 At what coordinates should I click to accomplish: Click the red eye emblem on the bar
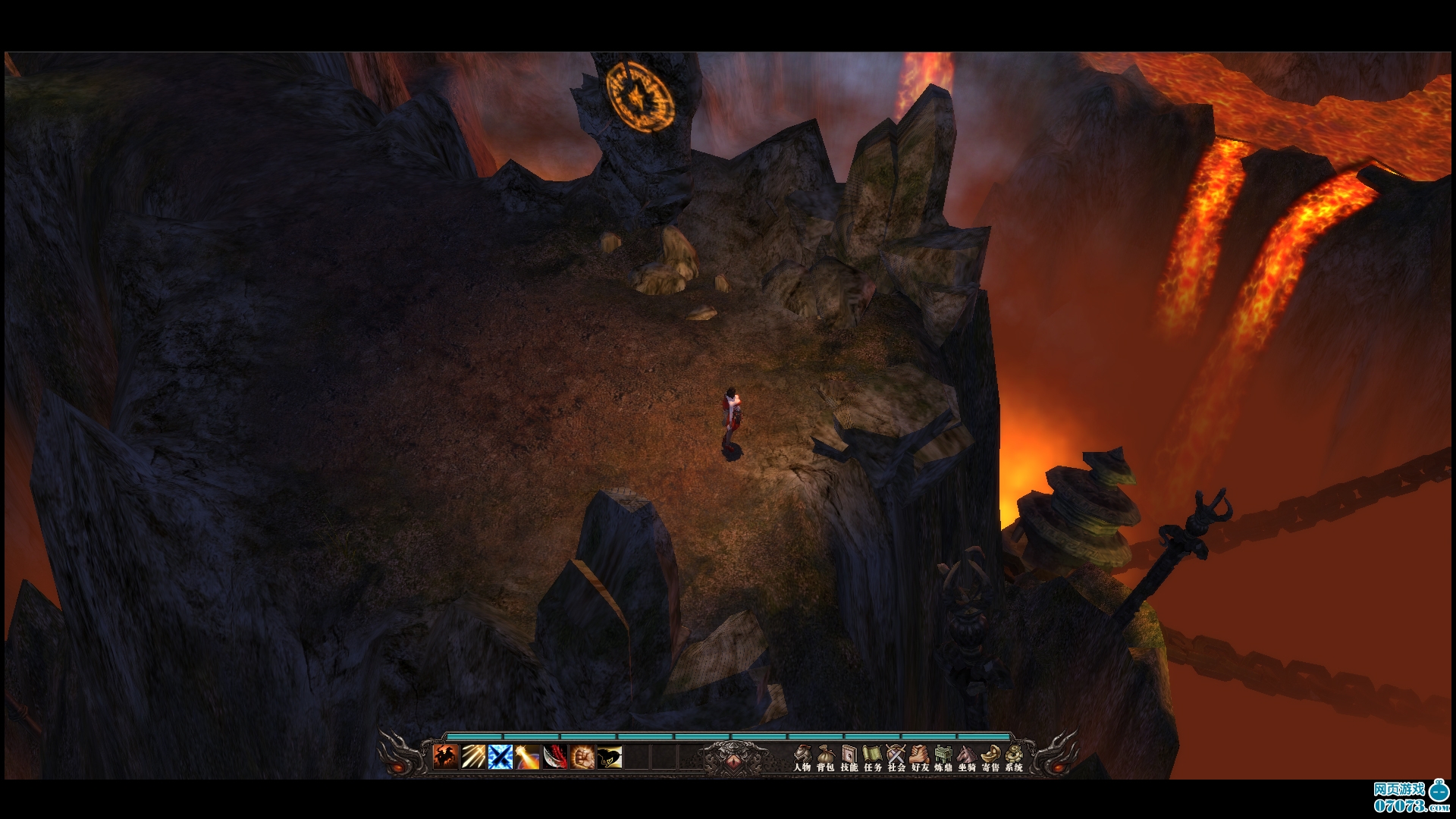[x=733, y=761]
